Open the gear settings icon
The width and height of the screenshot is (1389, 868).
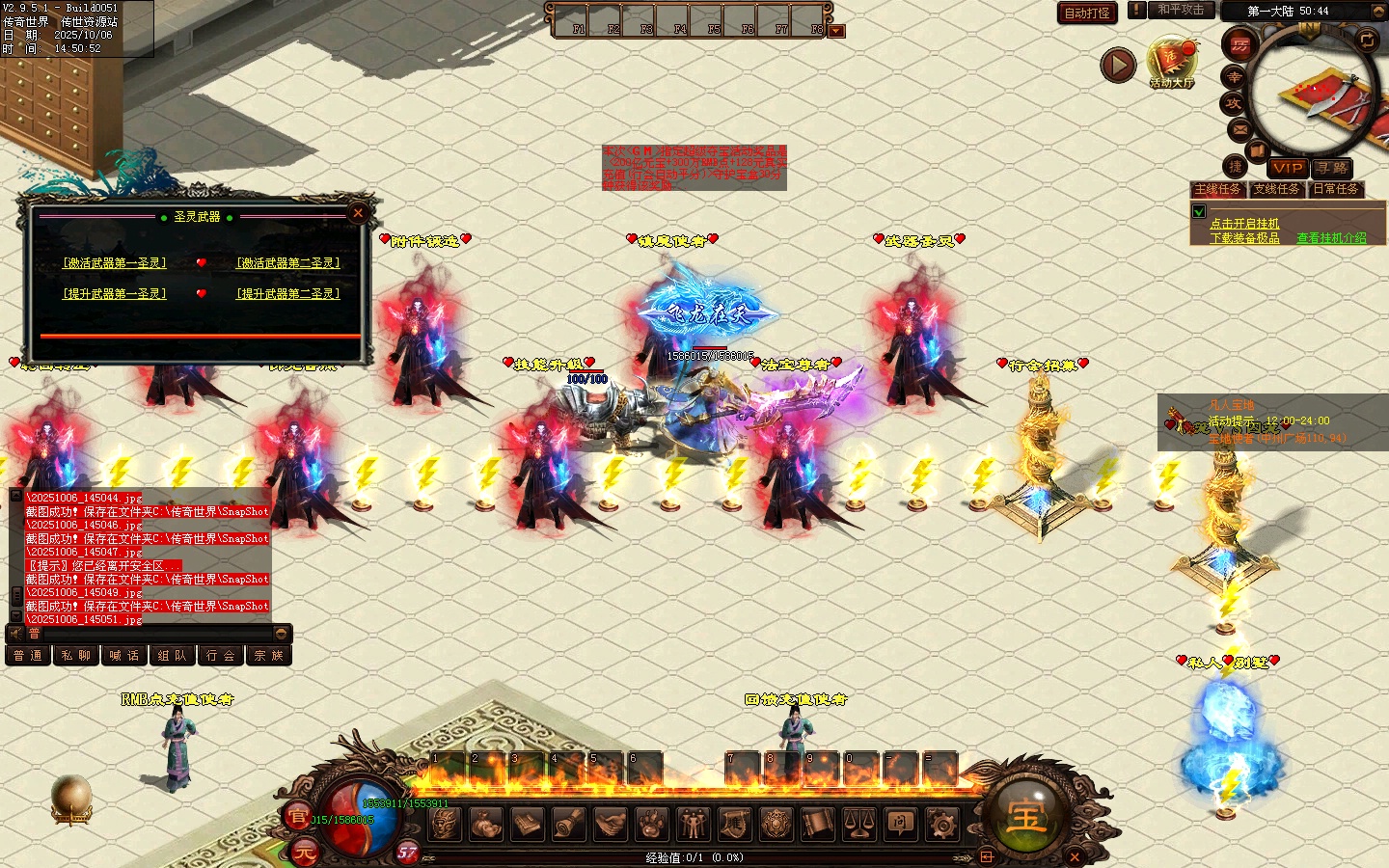pyautogui.click(x=941, y=824)
